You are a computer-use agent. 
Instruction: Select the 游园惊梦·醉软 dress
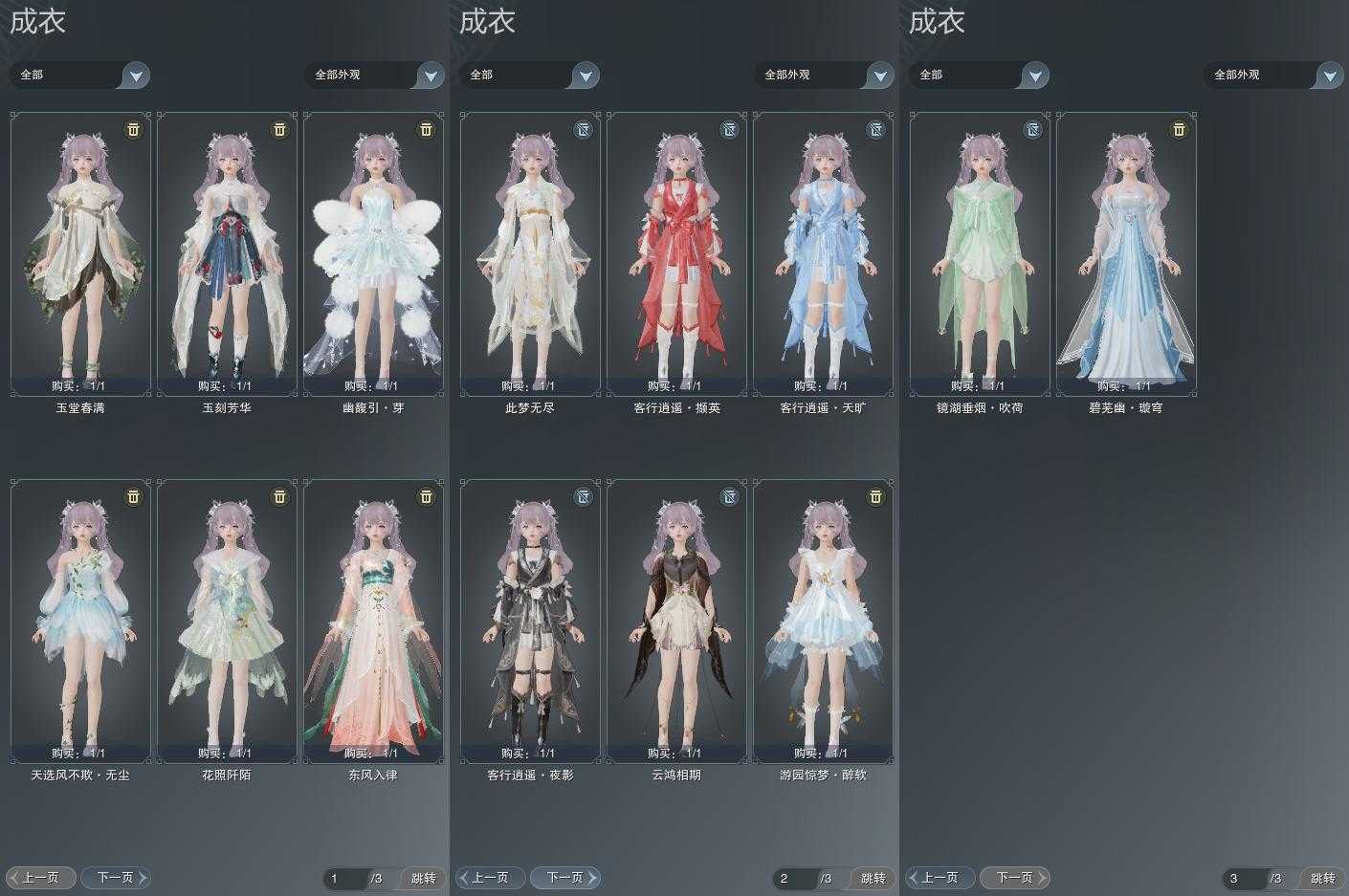pos(823,621)
